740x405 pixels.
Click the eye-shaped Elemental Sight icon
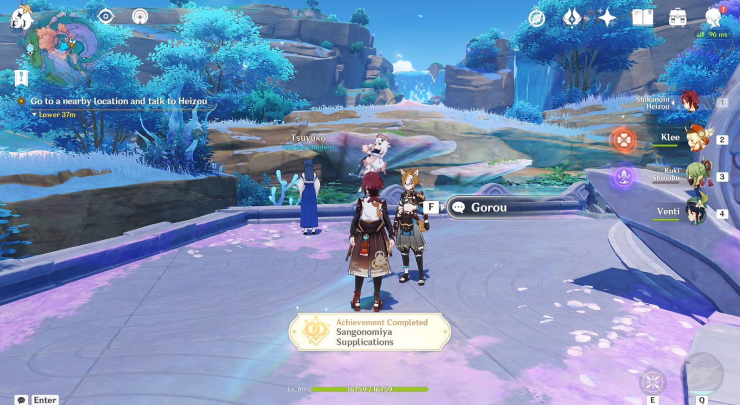click(106, 16)
